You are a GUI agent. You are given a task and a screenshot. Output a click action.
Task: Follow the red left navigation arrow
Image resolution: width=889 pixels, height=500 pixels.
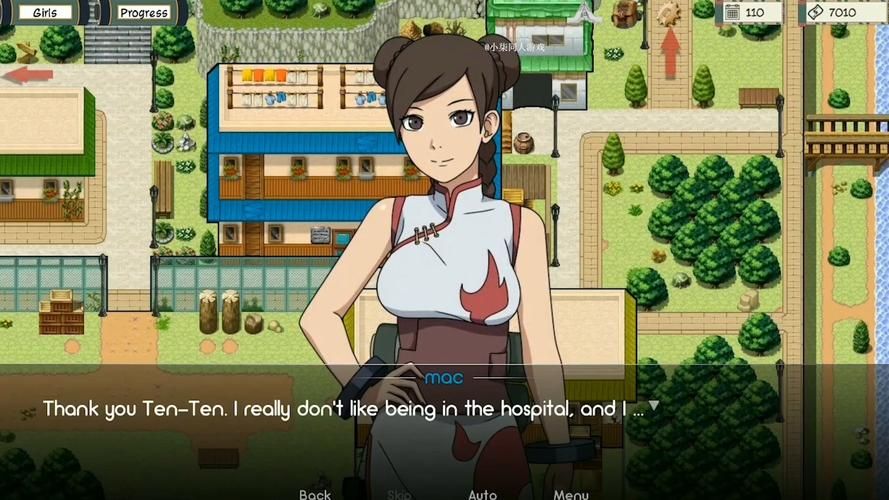tap(27, 75)
